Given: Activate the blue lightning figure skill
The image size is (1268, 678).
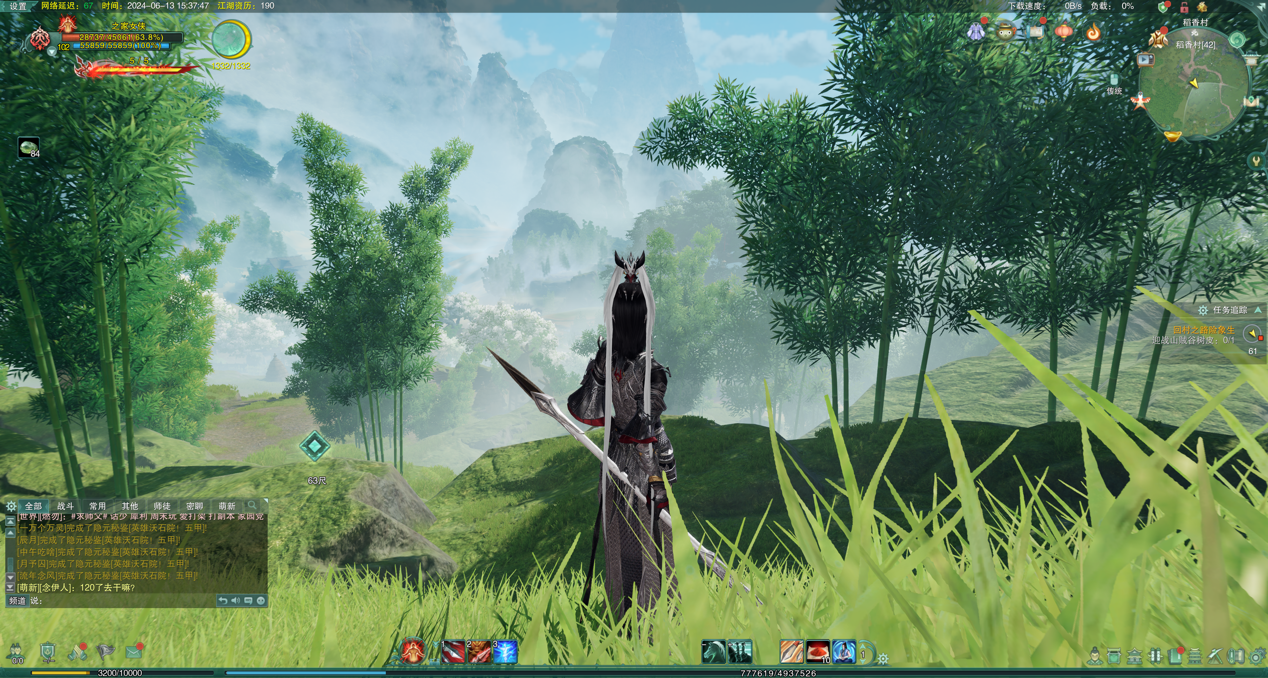Looking at the screenshot, I should 506,653.
